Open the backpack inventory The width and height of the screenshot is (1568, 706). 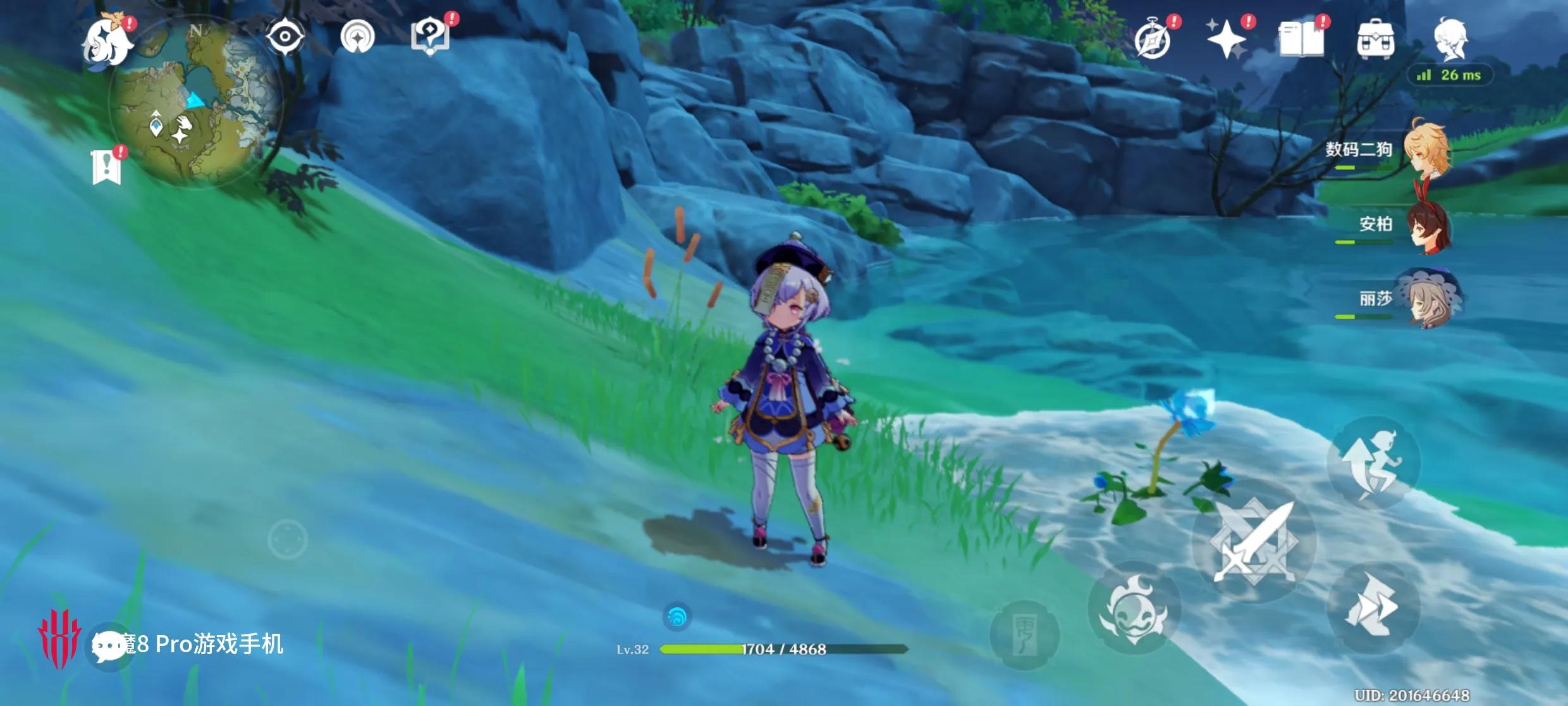[x=1375, y=39]
